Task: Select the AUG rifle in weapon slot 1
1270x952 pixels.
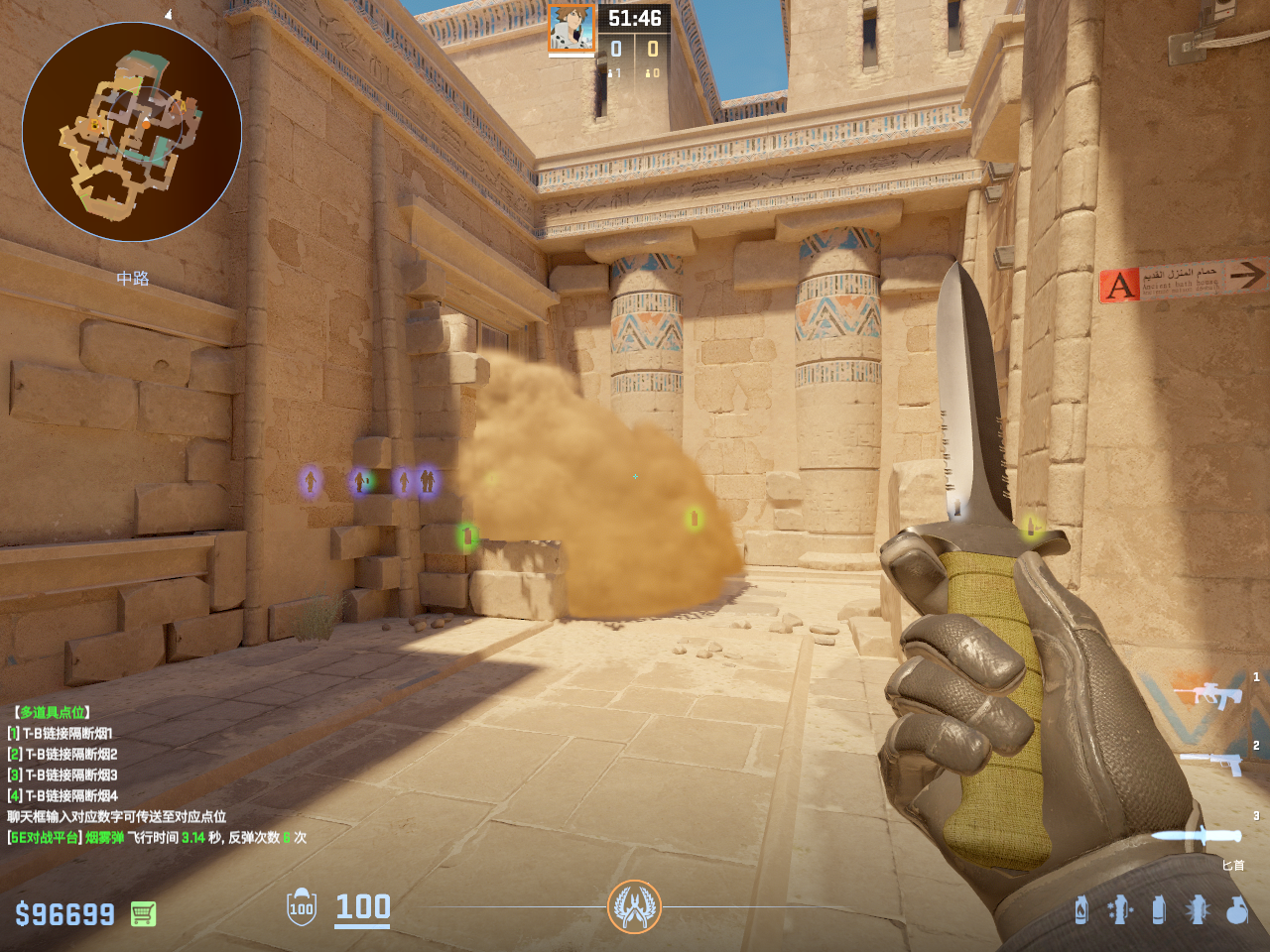Action: coord(1208,694)
